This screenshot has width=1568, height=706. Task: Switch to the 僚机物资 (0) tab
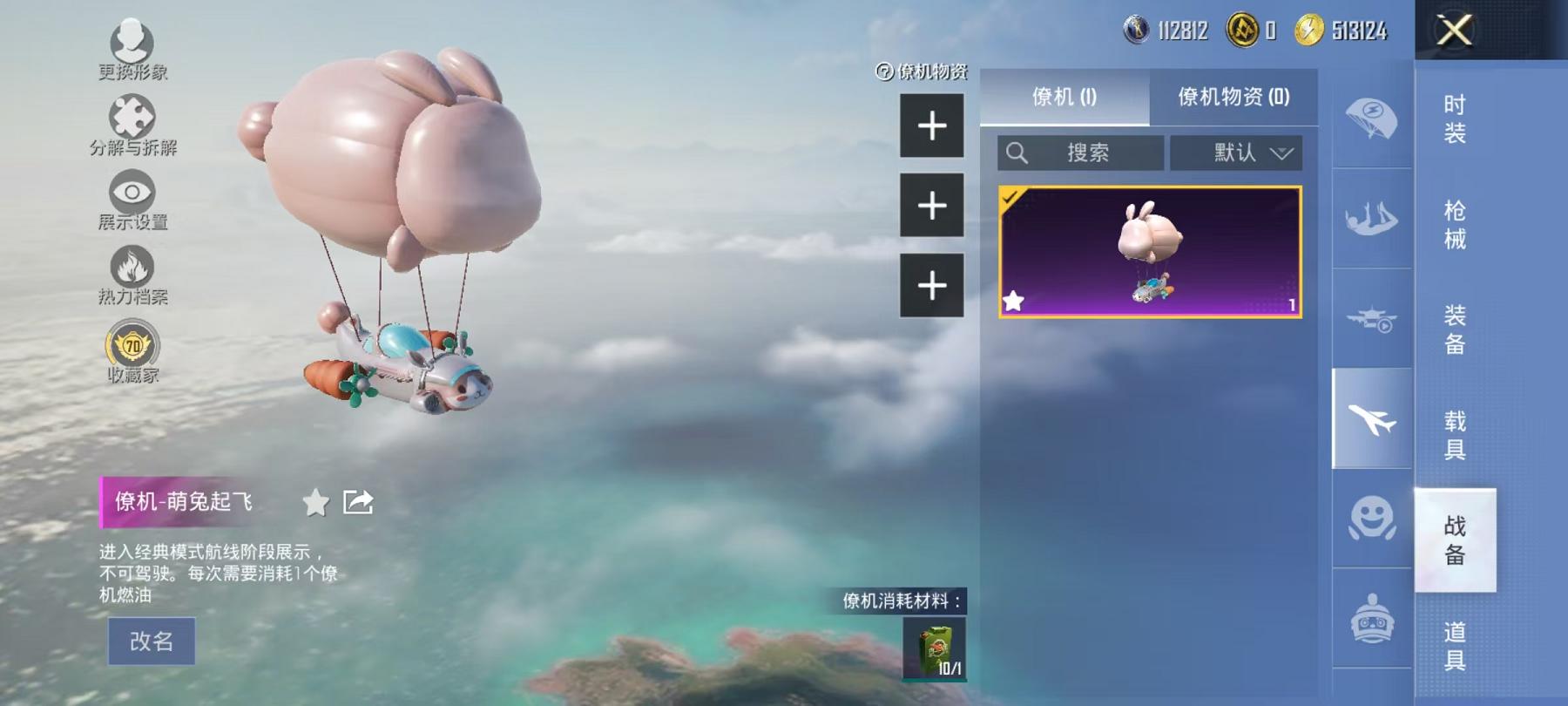coord(1235,98)
